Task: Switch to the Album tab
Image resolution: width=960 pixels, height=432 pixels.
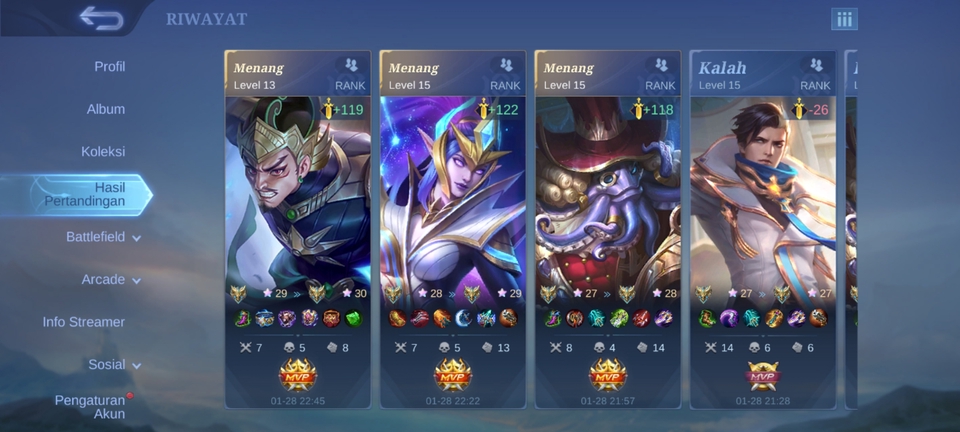Action: pyautogui.click(x=105, y=109)
